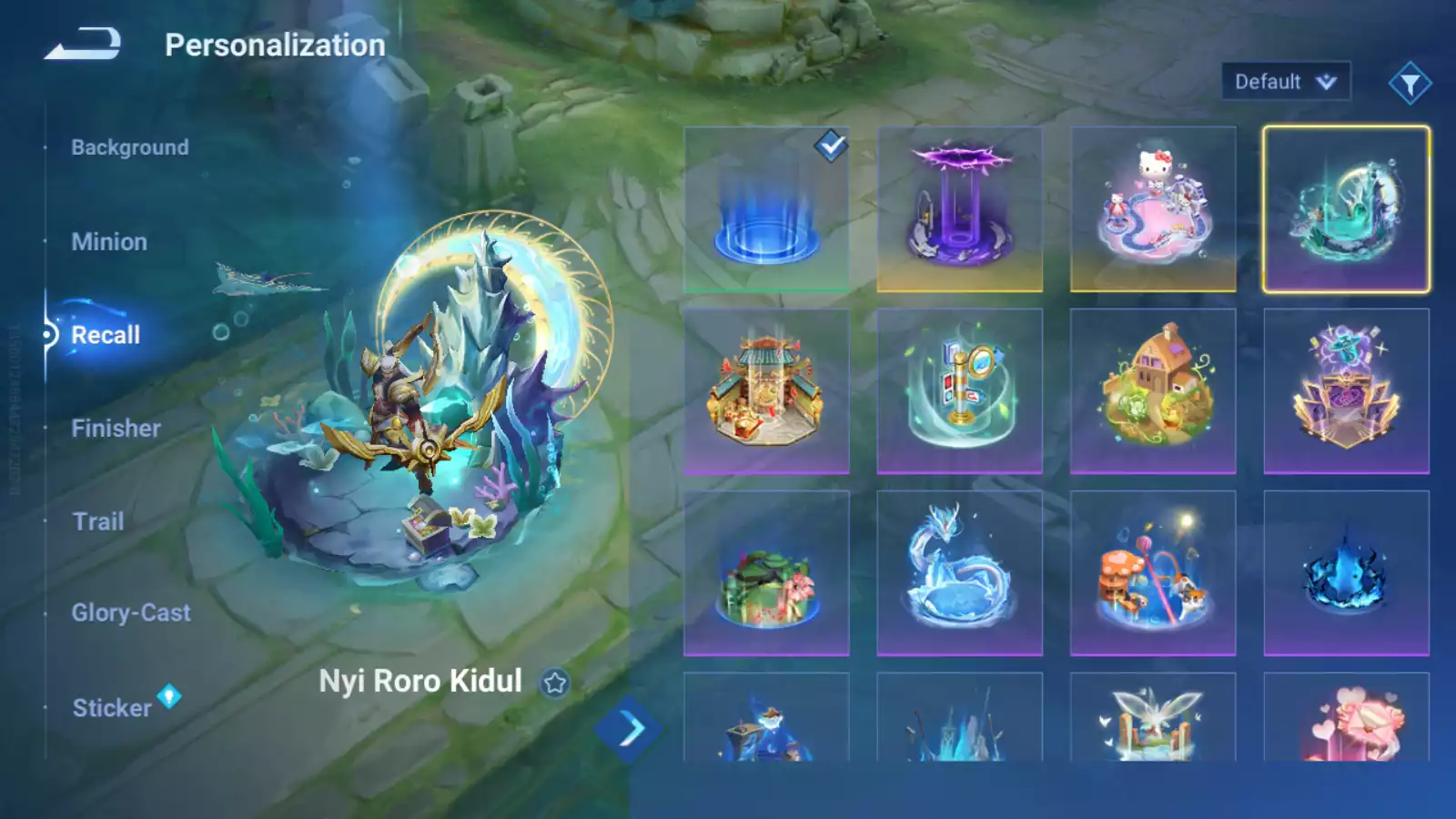The image size is (1456, 819).
Task: Show the Finisher category
Action: tap(116, 429)
